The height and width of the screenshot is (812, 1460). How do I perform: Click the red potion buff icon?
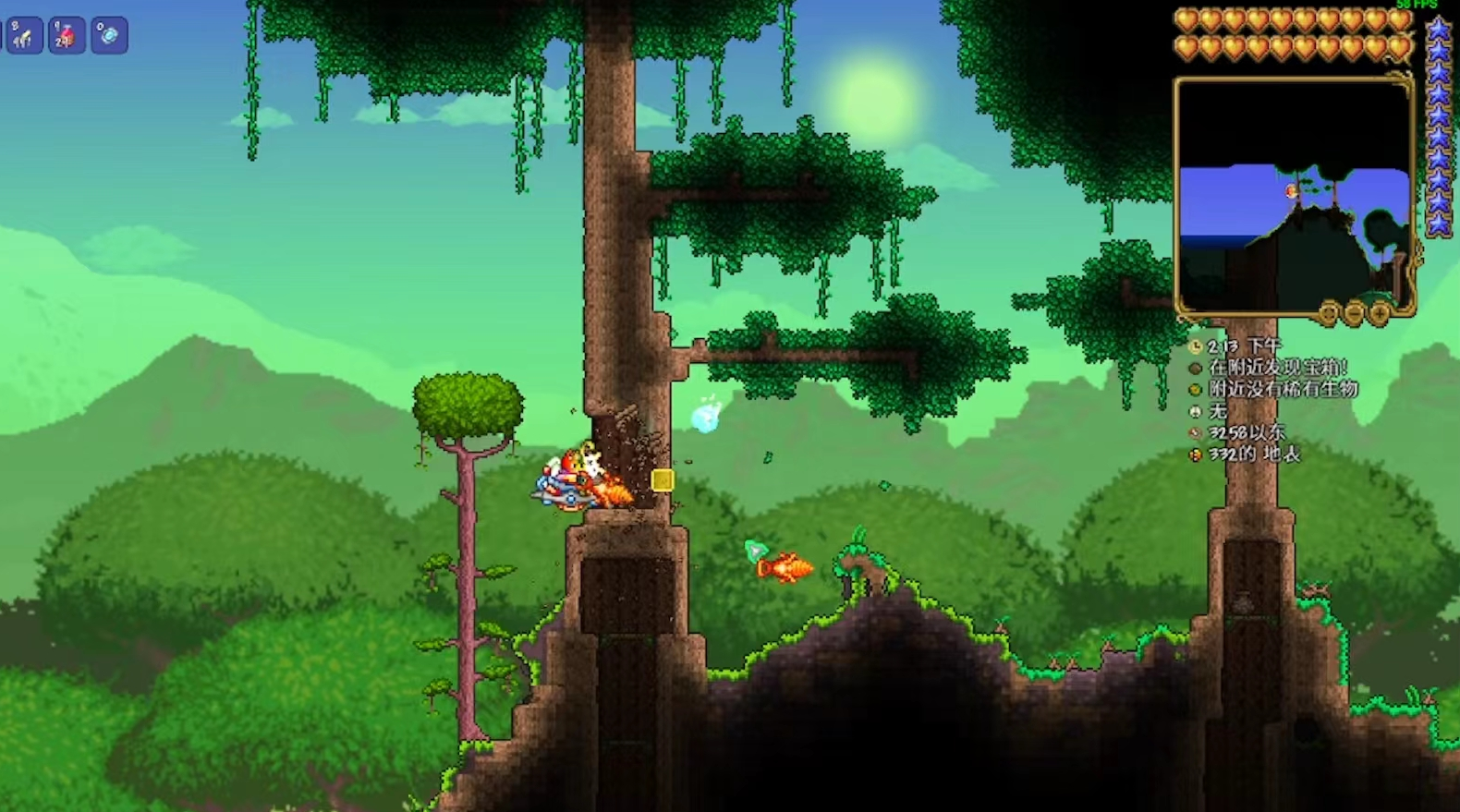[x=67, y=36]
